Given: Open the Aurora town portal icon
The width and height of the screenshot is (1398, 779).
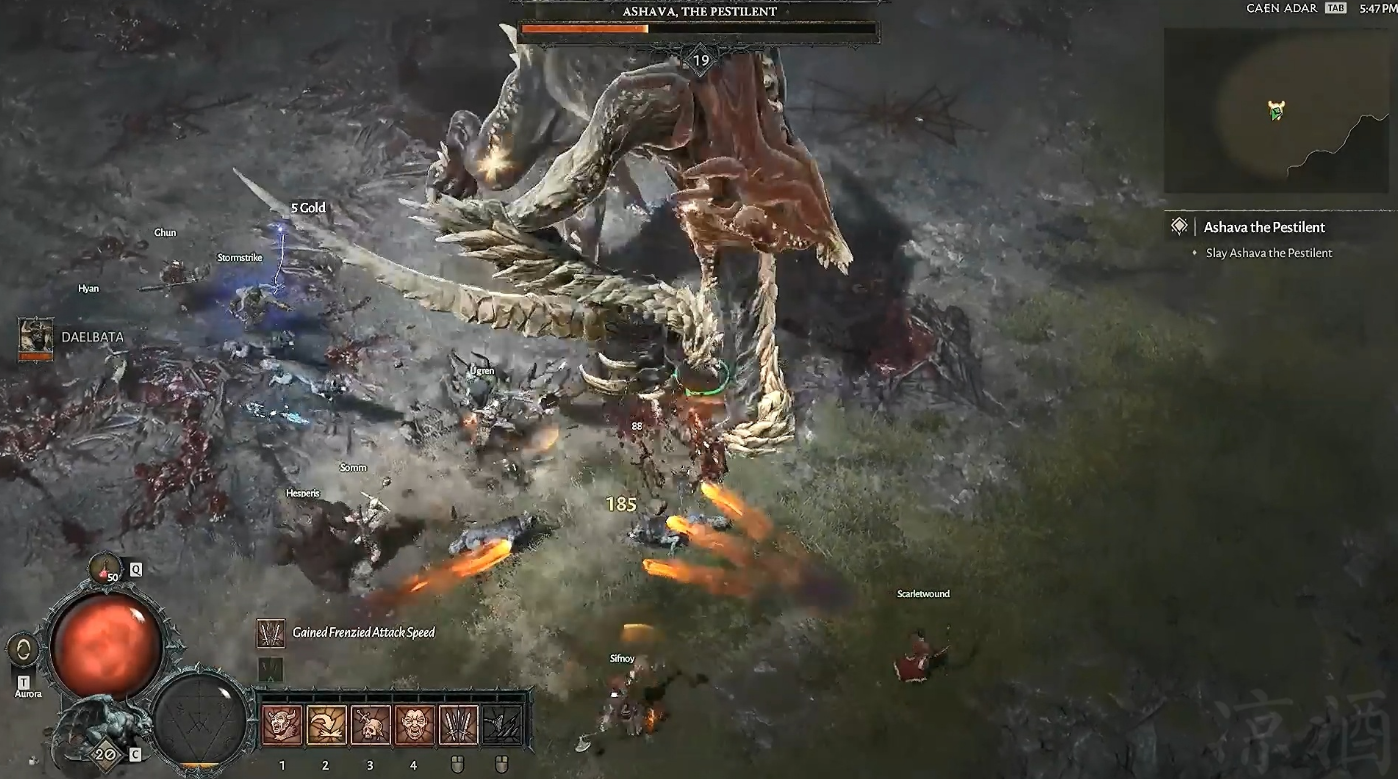Looking at the screenshot, I should [23, 651].
